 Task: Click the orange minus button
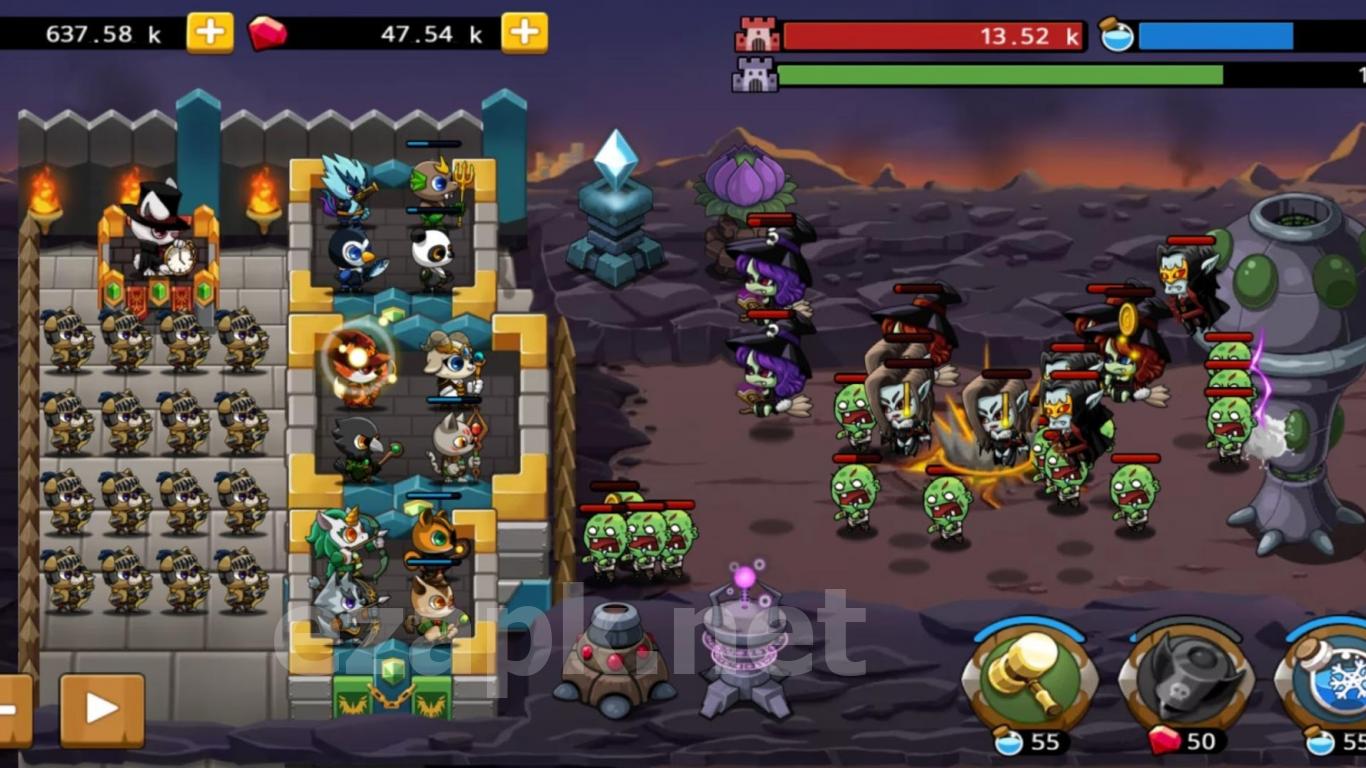point(12,710)
